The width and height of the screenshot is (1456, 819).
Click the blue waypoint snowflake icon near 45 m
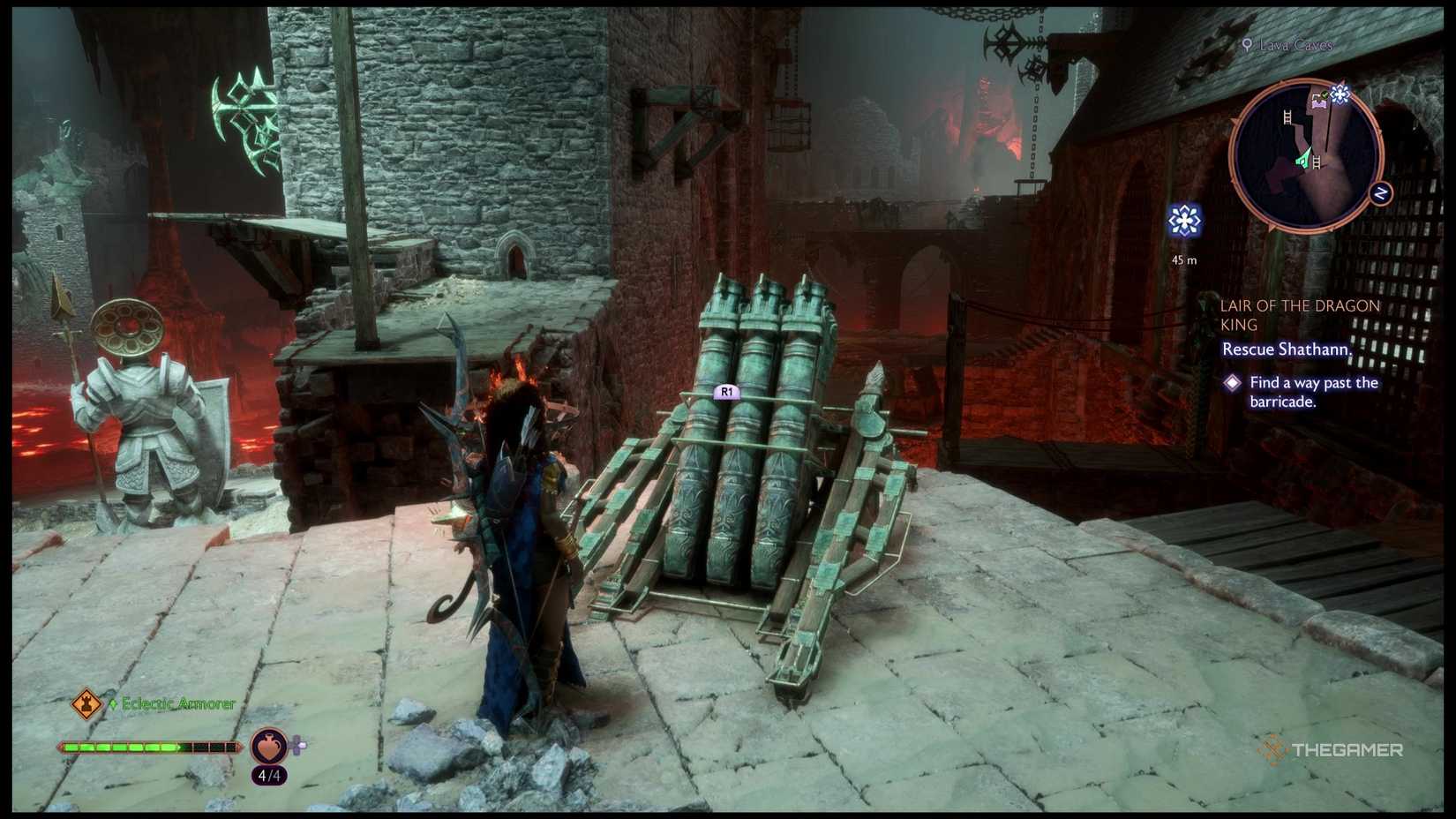click(1186, 222)
